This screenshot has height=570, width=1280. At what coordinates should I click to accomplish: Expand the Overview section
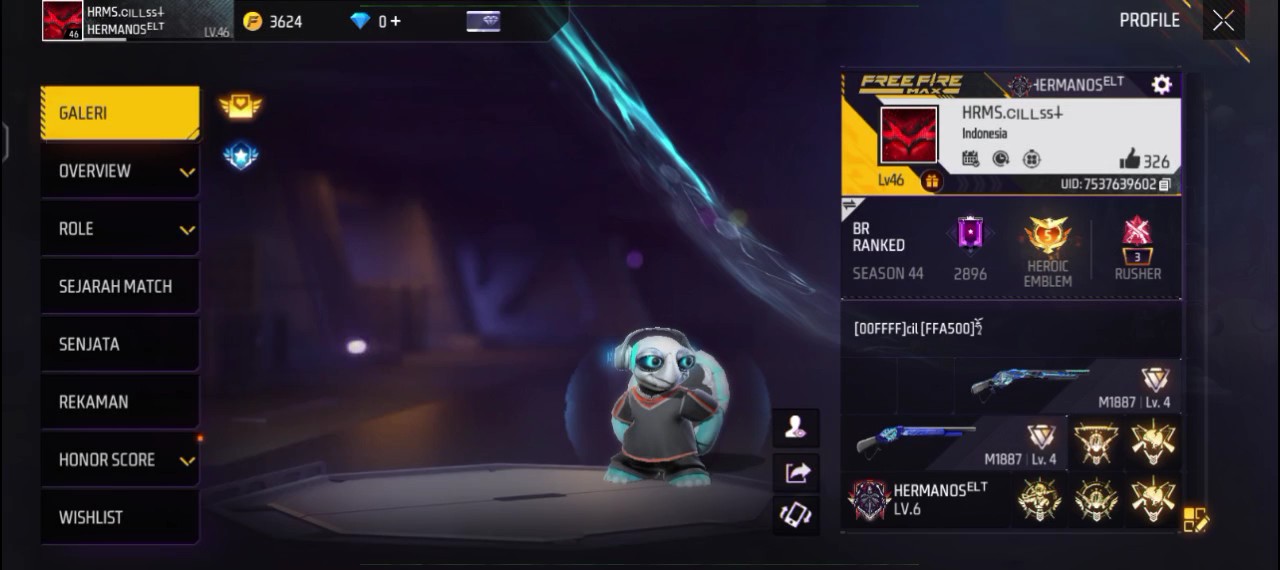pyautogui.click(x=120, y=171)
